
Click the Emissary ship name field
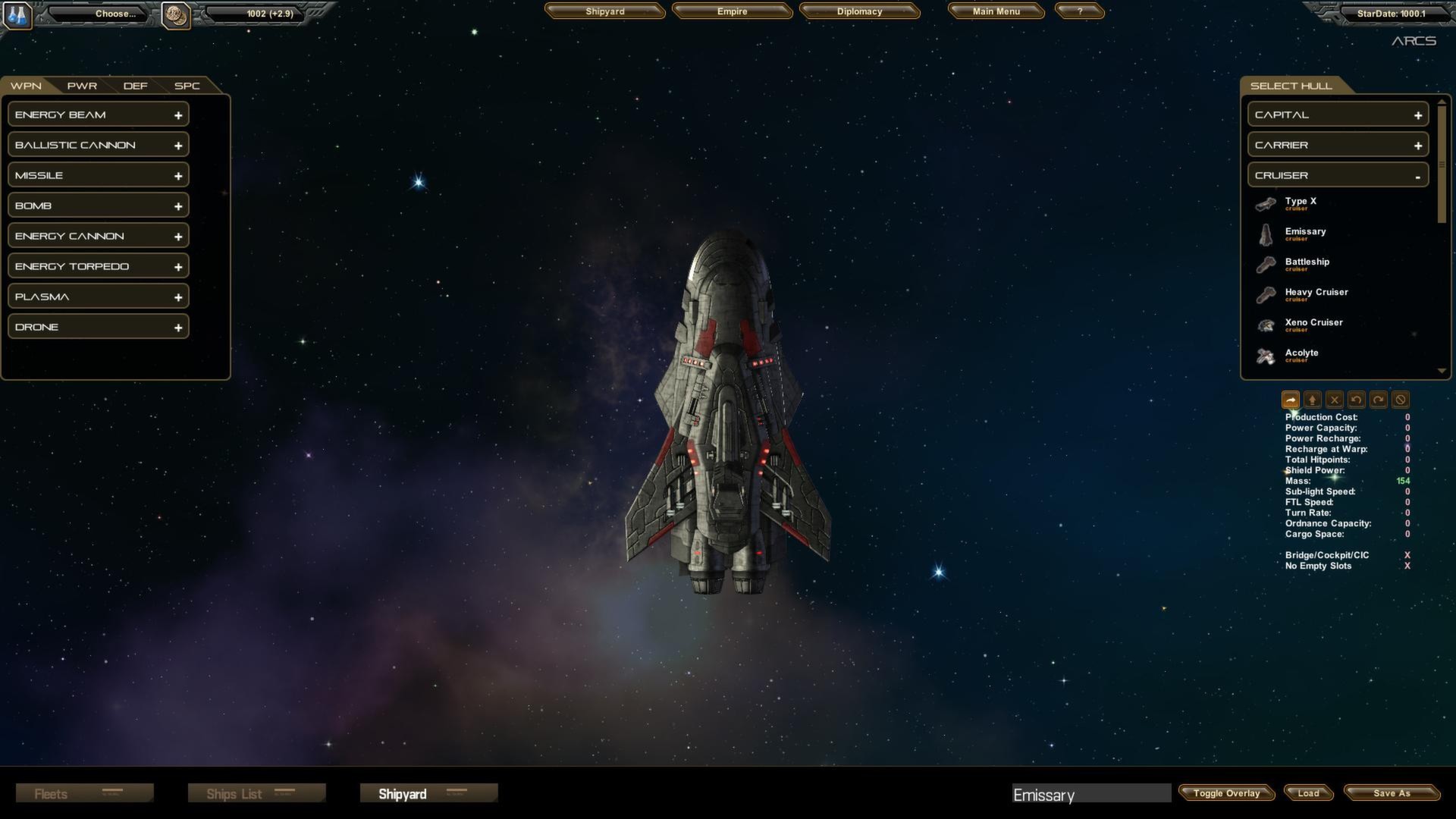tap(1092, 795)
